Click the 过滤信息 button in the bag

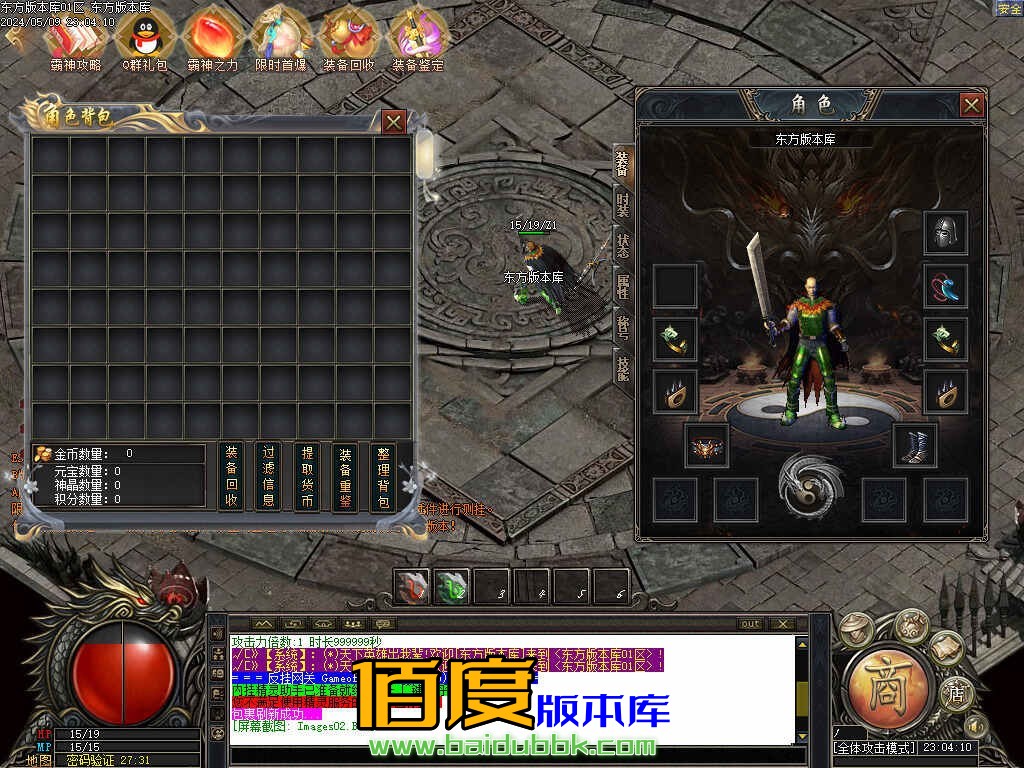pos(267,477)
